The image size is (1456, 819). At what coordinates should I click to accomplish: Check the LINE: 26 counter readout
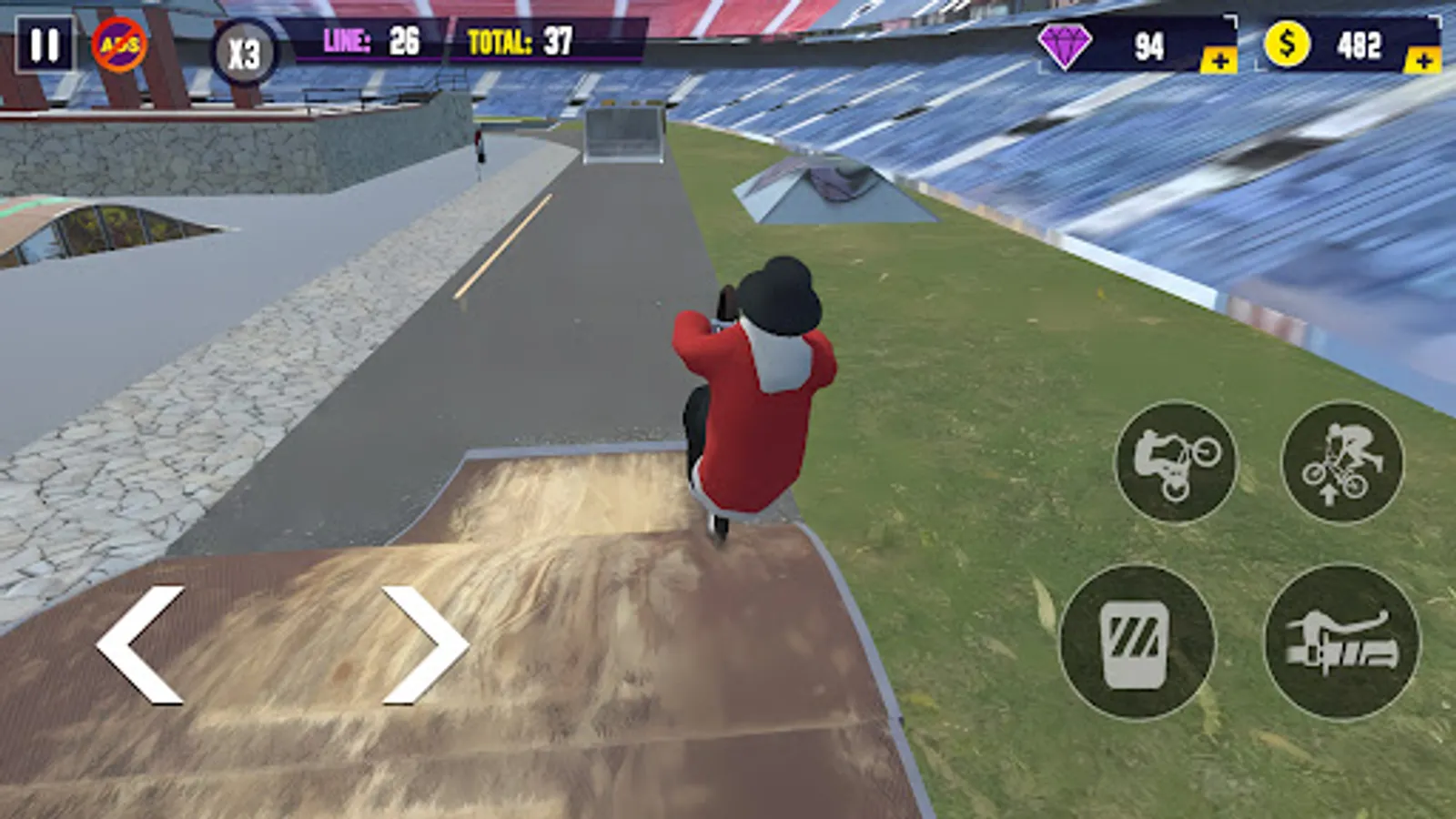(x=373, y=40)
